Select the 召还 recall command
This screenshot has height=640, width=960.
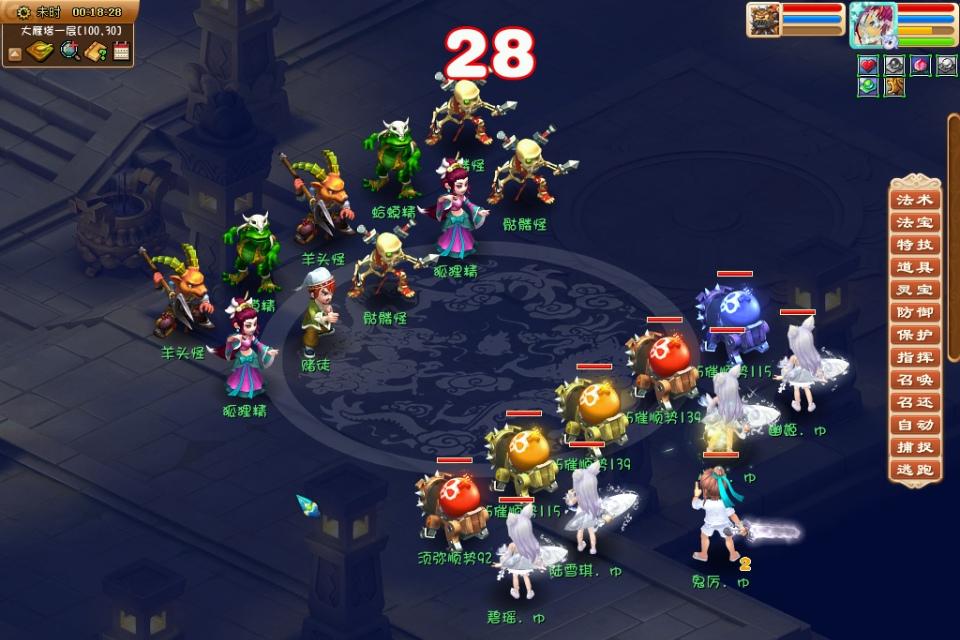(915, 403)
